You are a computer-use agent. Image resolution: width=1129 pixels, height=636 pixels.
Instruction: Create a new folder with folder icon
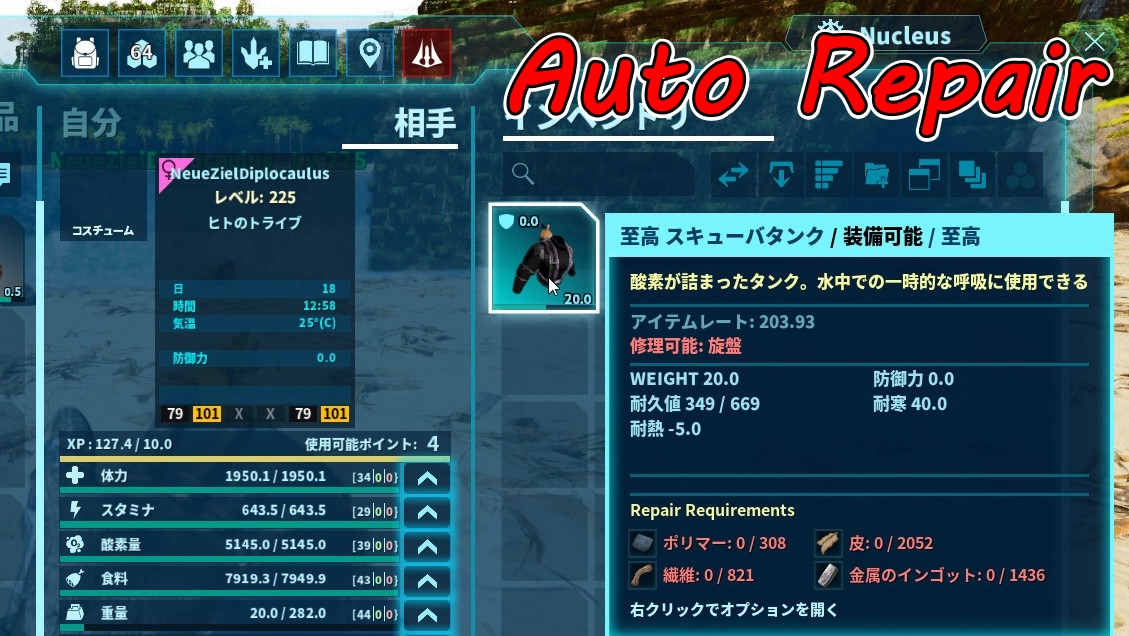pos(876,175)
